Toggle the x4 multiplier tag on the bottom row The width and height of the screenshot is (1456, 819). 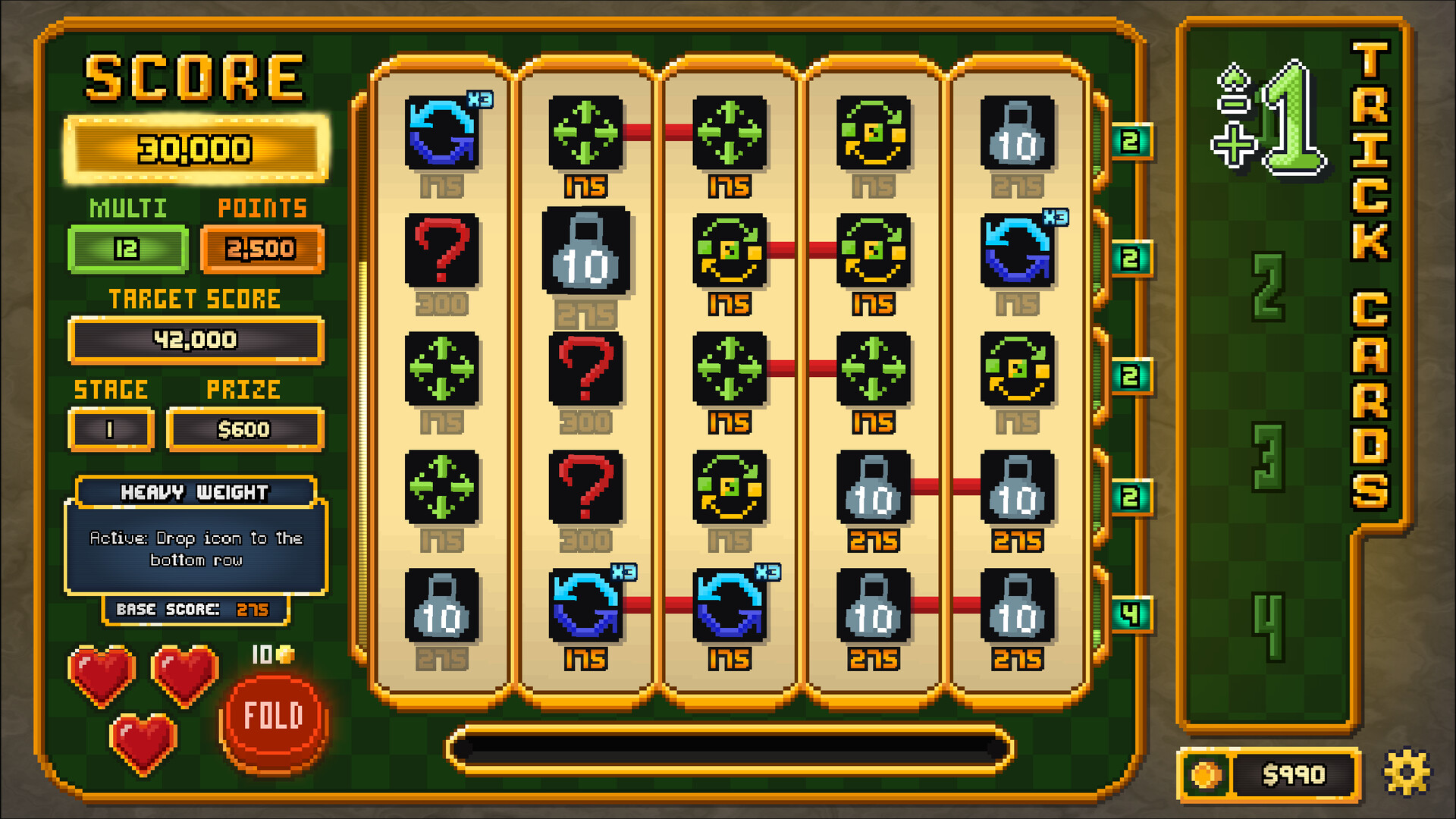click(x=1129, y=614)
